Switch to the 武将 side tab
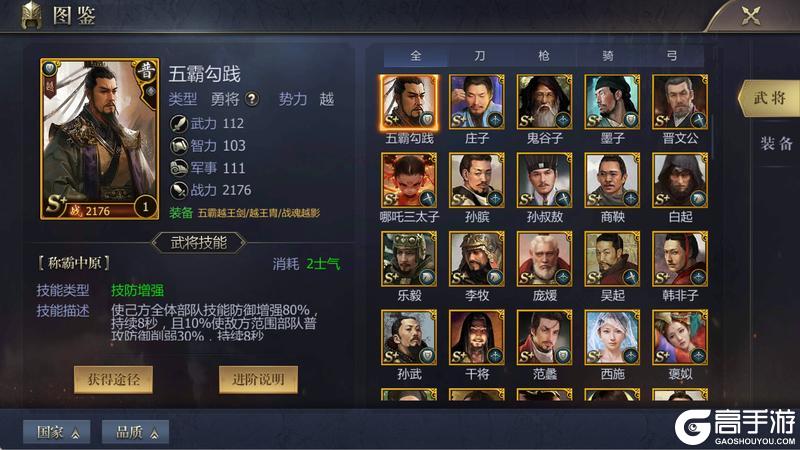The height and width of the screenshot is (450, 800). point(771,98)
